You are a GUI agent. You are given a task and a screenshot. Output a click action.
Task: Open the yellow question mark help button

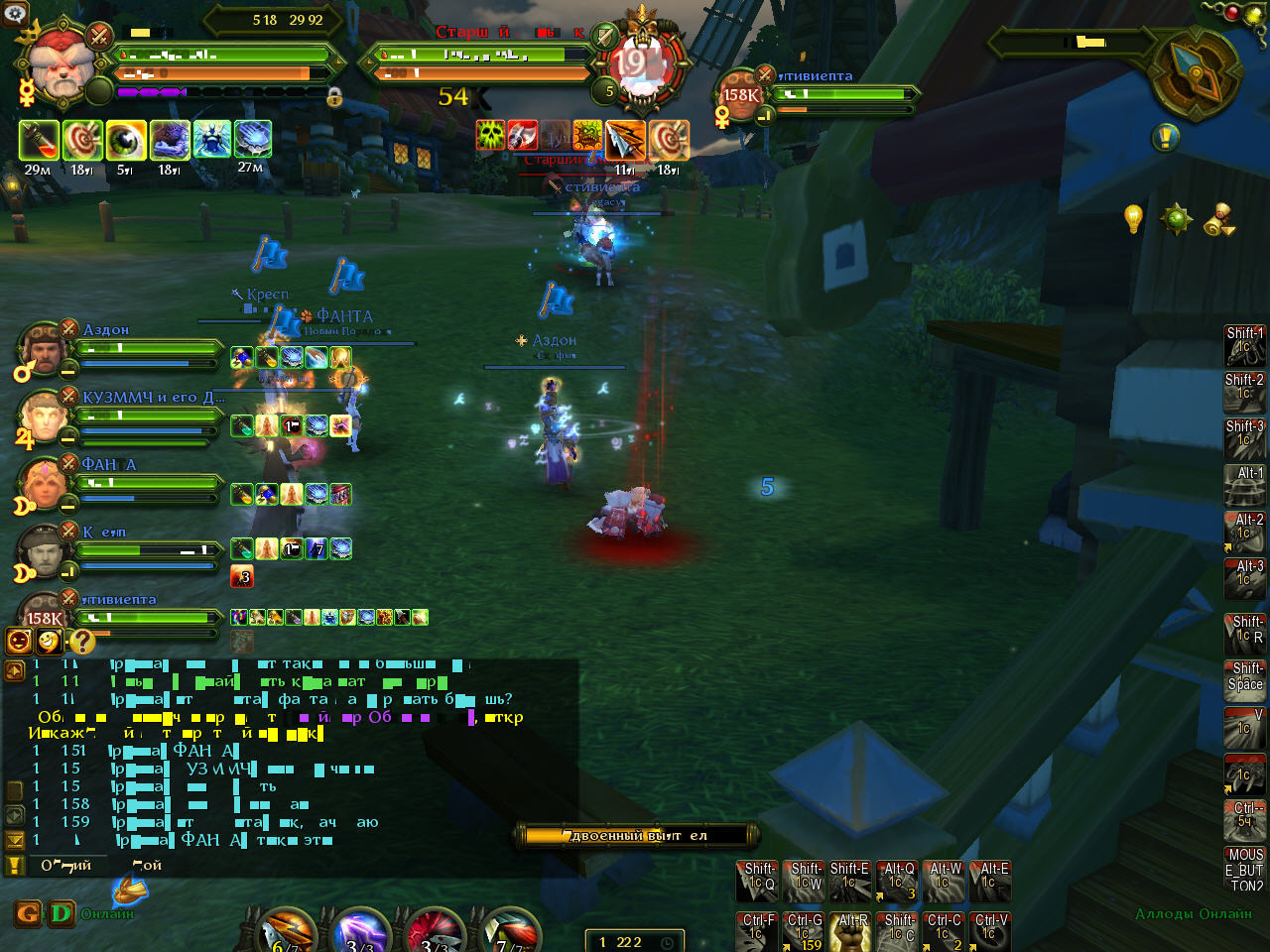(81, 642)
